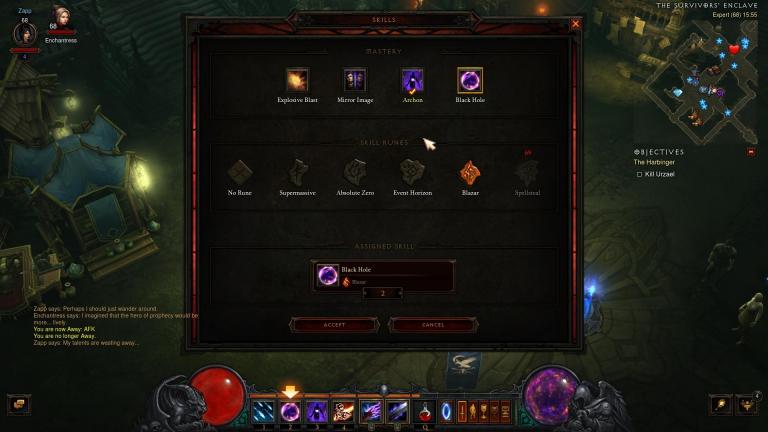Open the chat button at bottom left

point(18,404)
